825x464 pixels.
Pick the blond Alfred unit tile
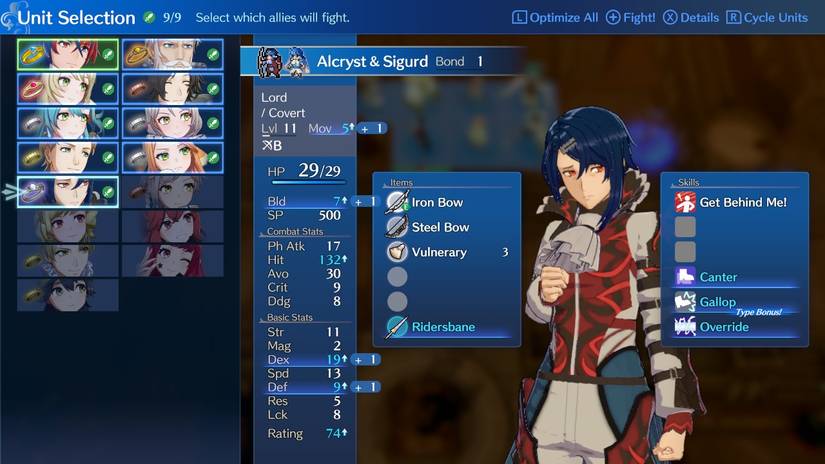click(67, 157)
